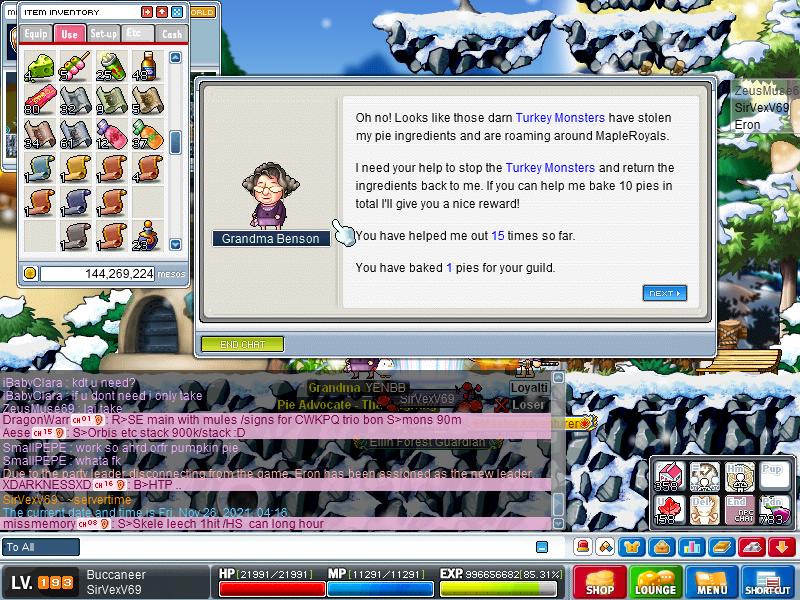The width and height of the screenshot is (800, 600).
Task: Open the Set-up inventory tab
Action: pyautogui.click(x=103, y=34)
